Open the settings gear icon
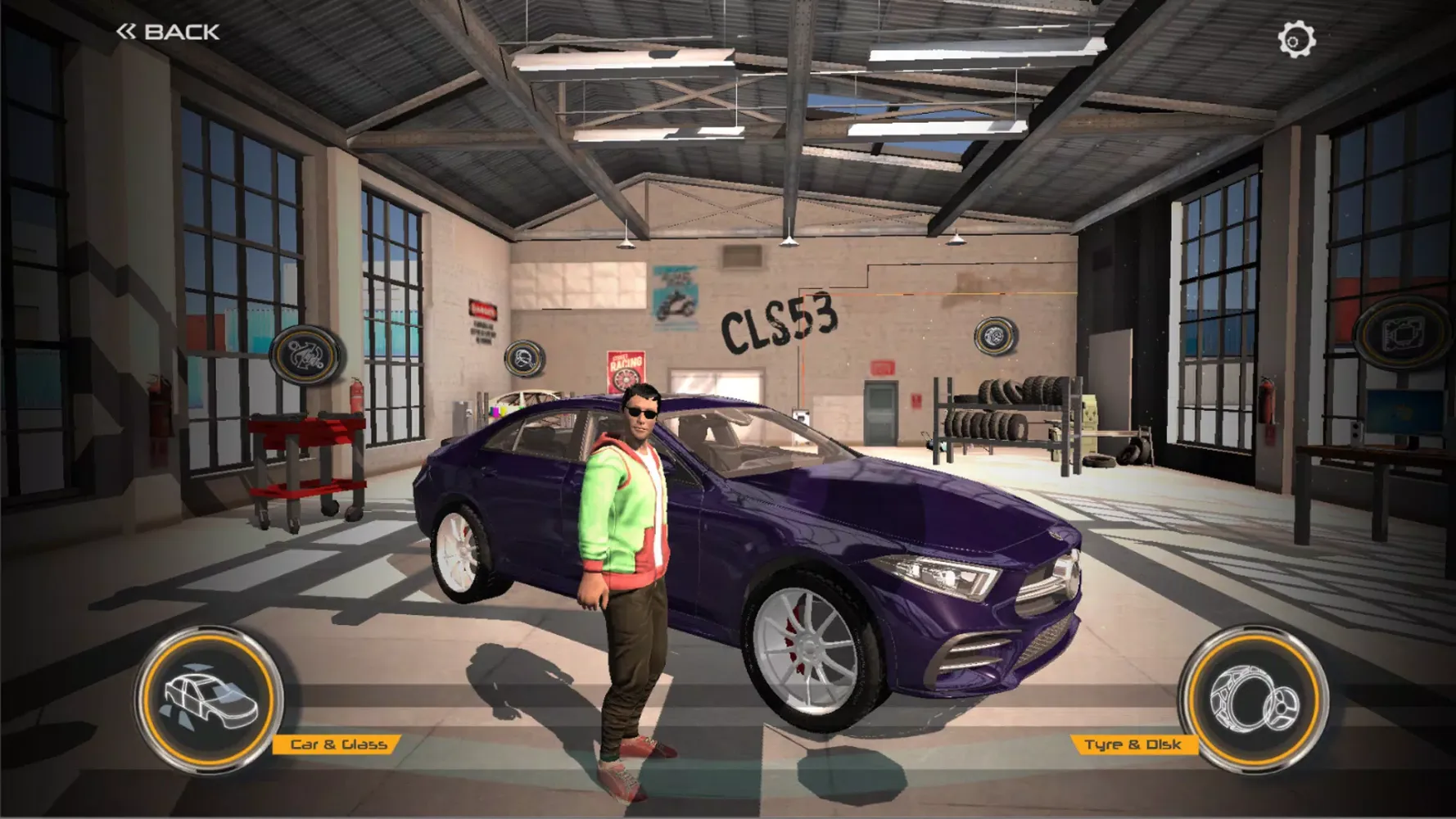This screenshot has height=819, width=1456. click(1296, 39)
